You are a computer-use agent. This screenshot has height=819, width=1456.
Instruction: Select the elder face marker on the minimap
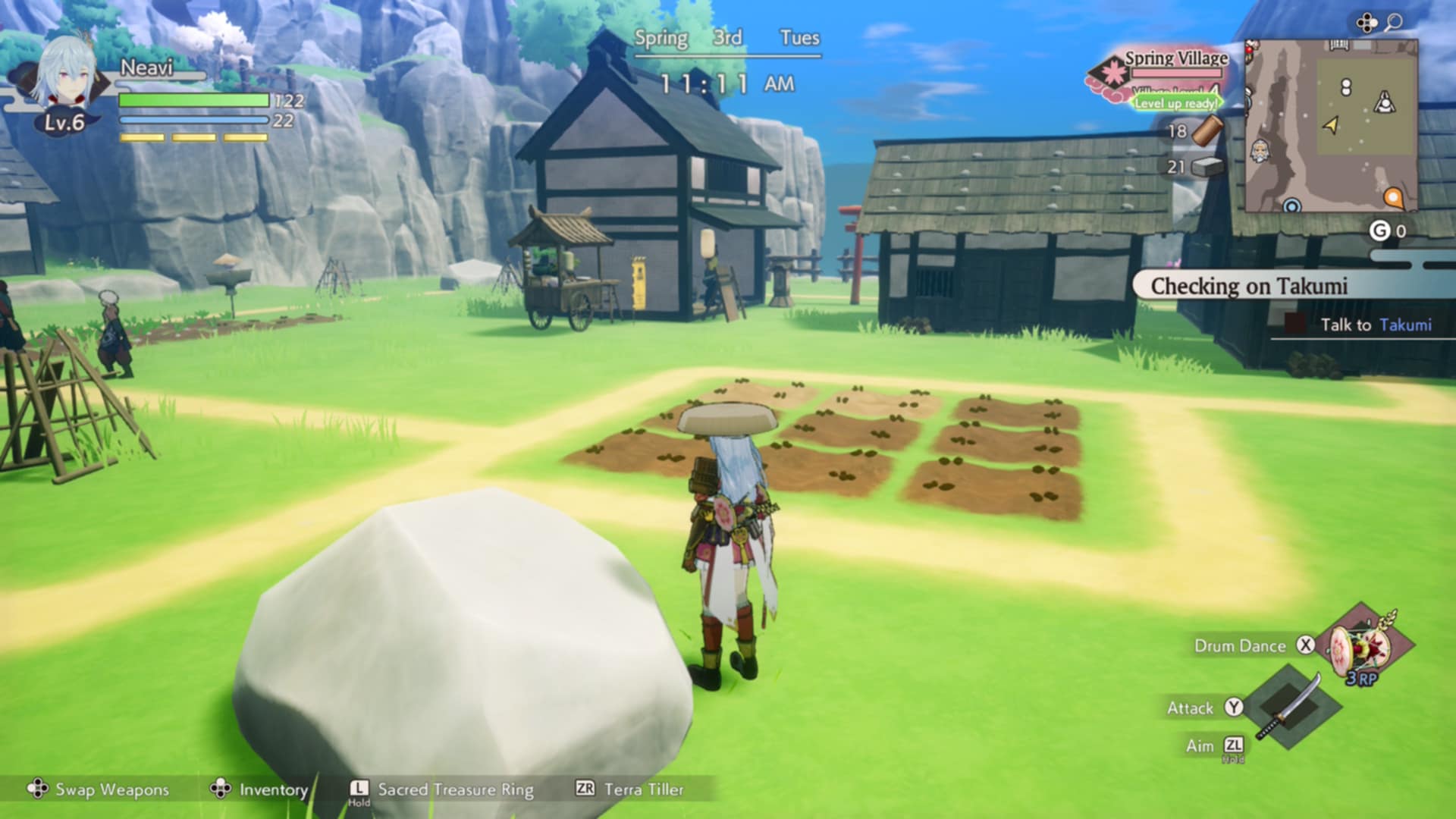point(1260,152)
